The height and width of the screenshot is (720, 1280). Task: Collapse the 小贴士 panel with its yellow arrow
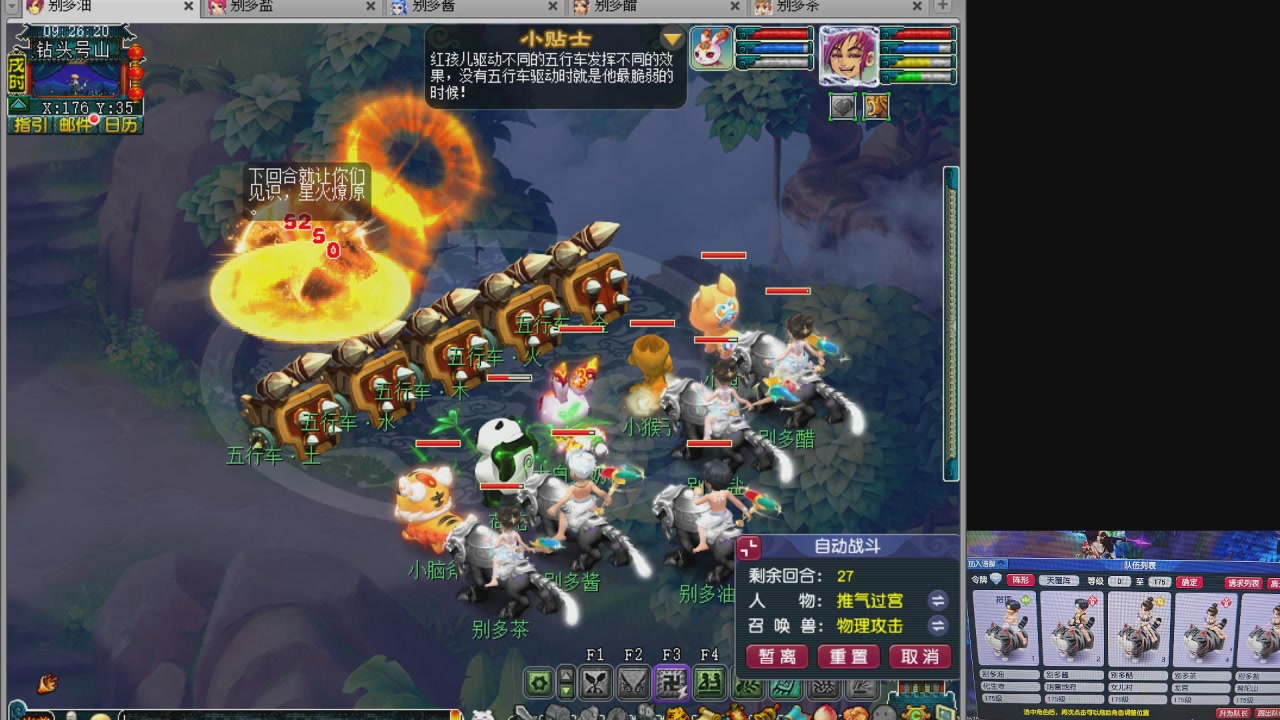click(670, 39)
